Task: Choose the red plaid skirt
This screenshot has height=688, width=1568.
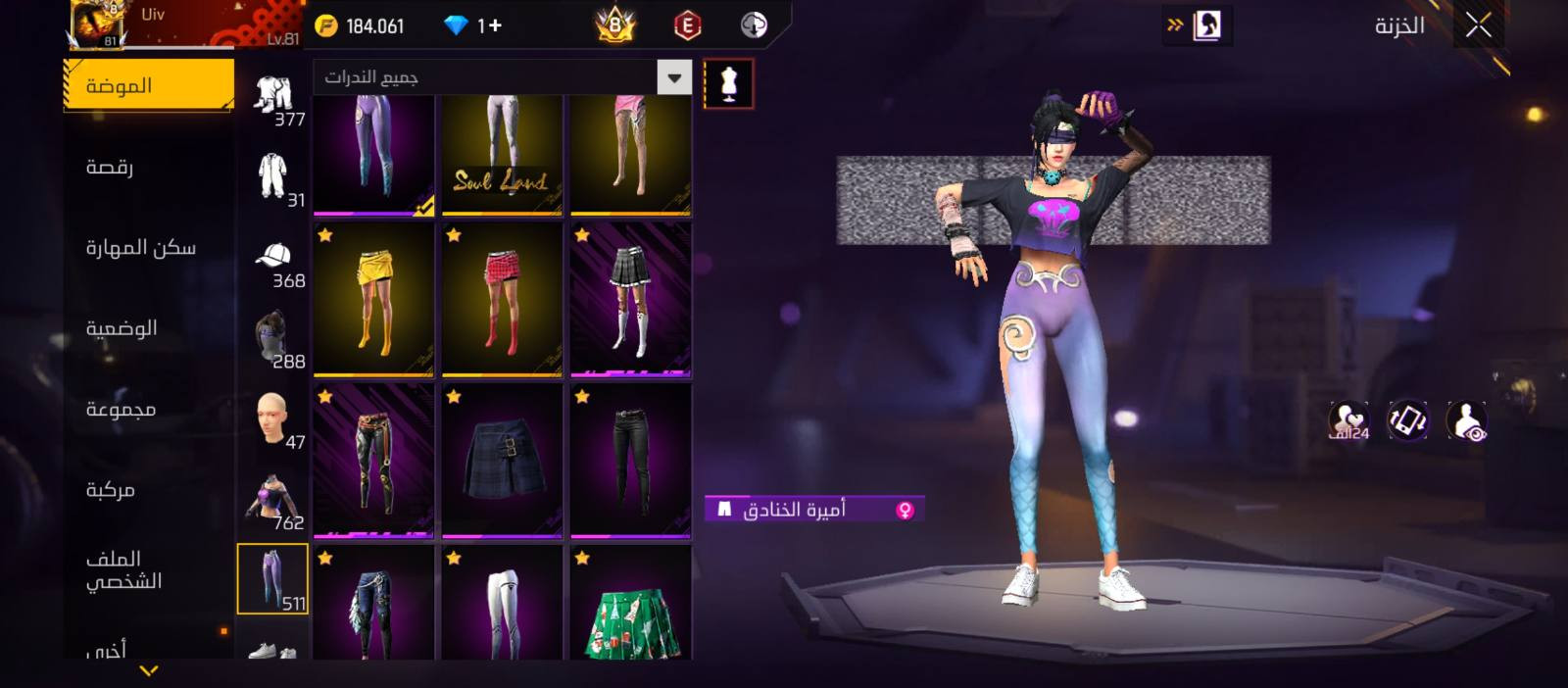Action: pyautogui.click(x=502, y=300)
